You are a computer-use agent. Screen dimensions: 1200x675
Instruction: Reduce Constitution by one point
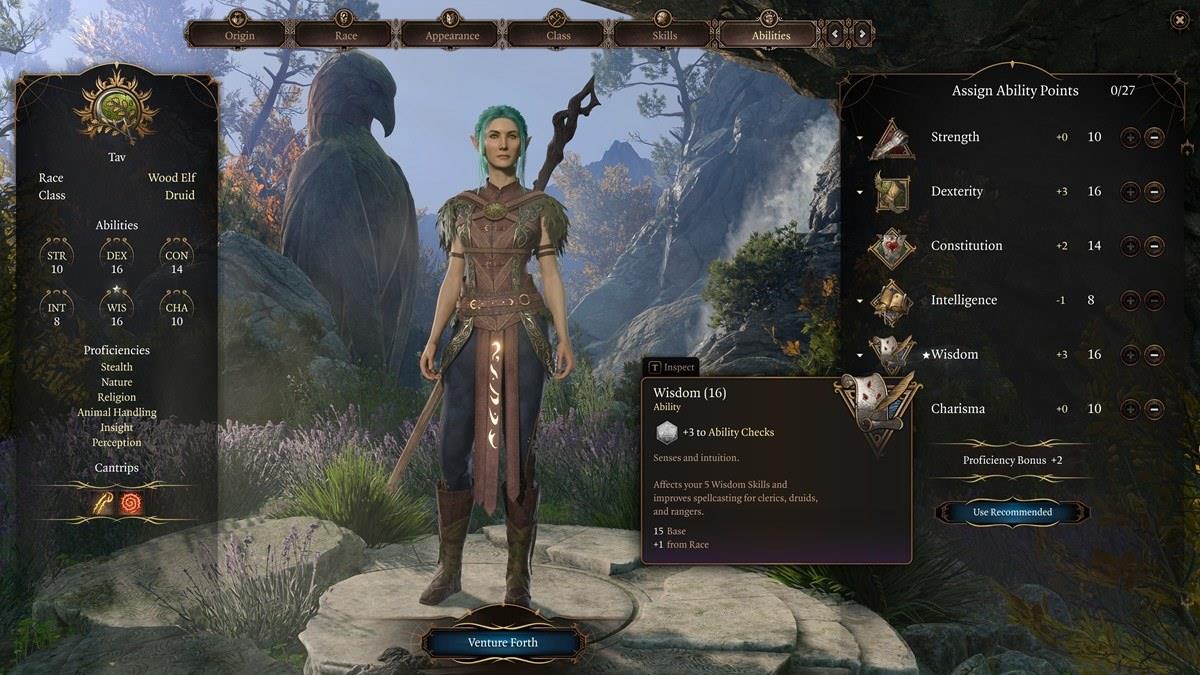tap(1154, 246)
